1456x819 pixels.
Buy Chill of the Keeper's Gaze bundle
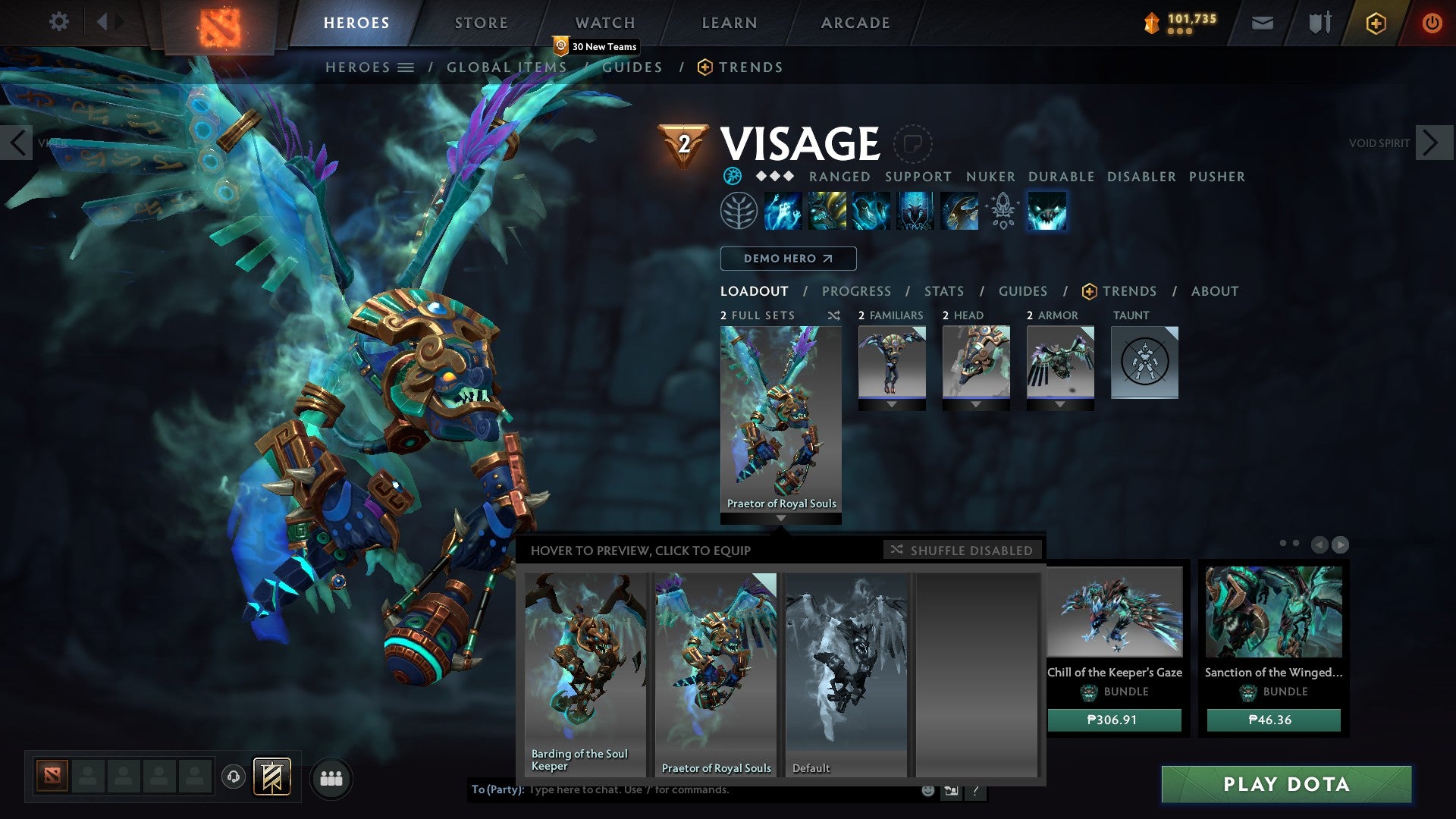tap(1114, 720)
